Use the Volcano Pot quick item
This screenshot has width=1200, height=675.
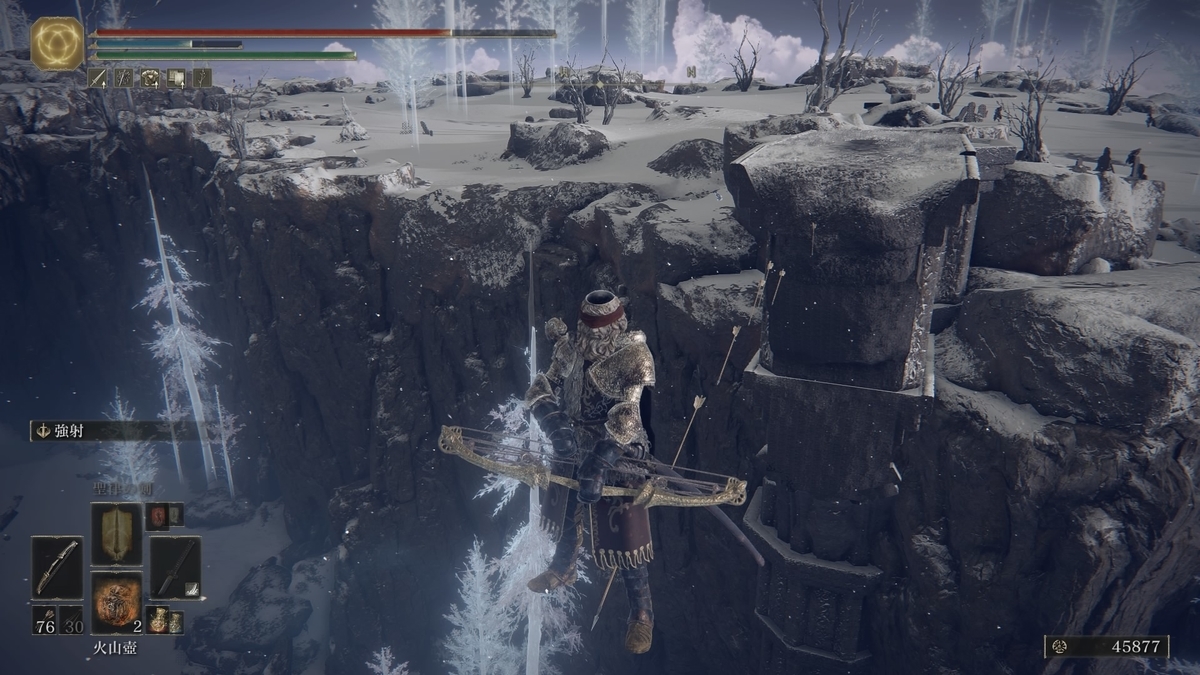[x=116, y=602]
